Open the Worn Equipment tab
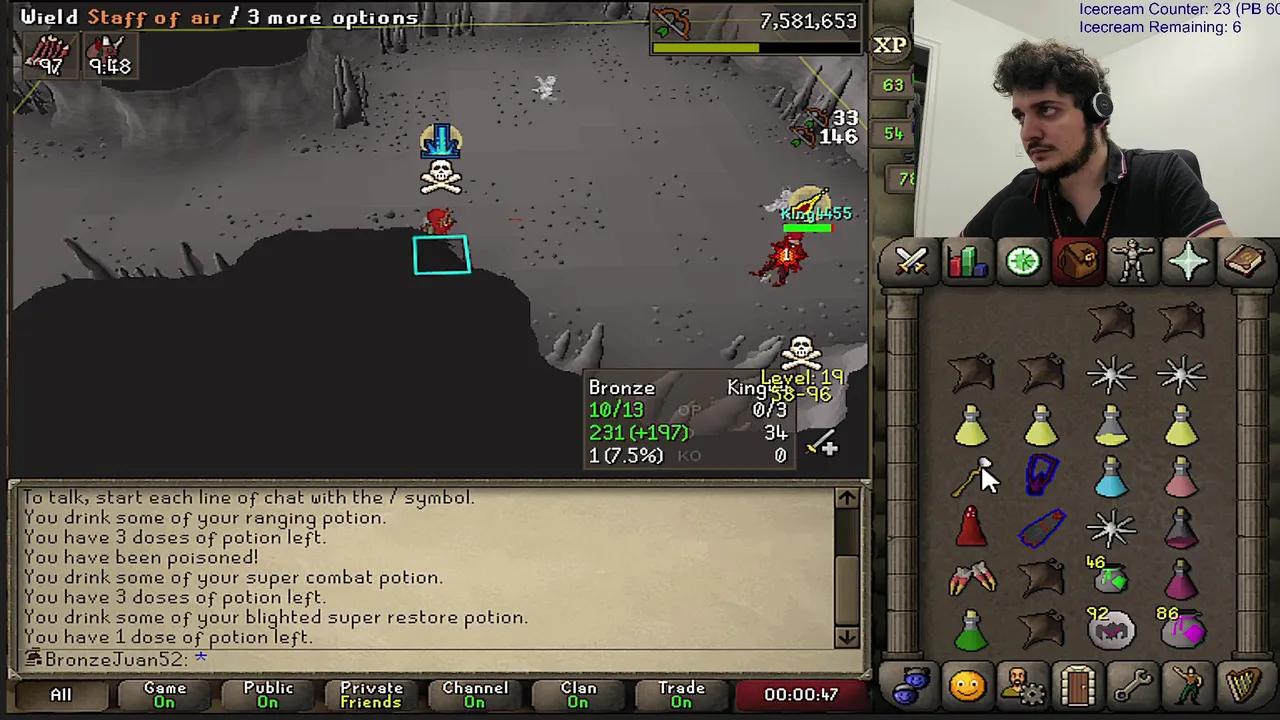 click(x=1132, y=262)
